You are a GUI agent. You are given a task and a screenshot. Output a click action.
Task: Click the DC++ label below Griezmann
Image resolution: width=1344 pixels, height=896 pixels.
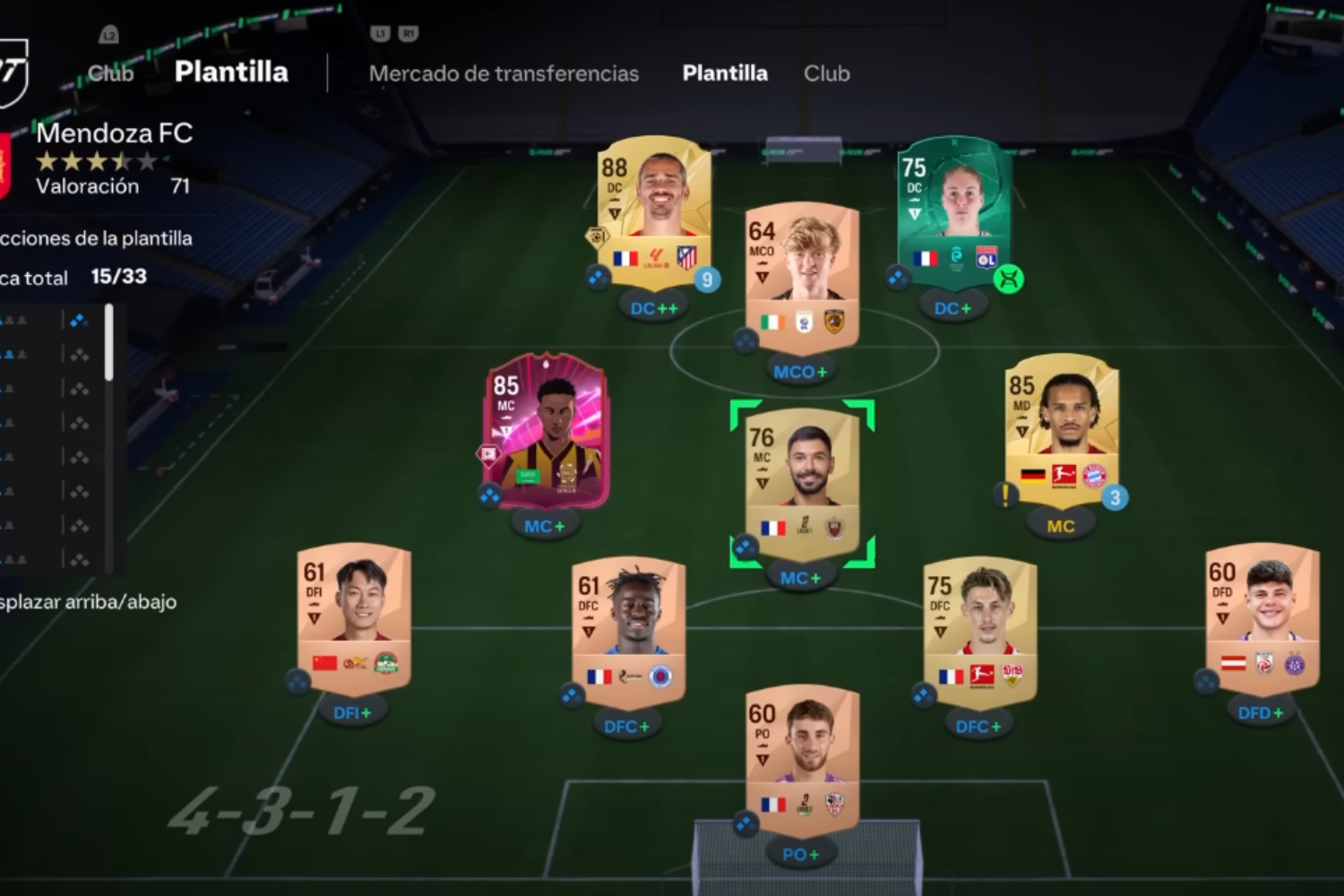pos(653,307)
